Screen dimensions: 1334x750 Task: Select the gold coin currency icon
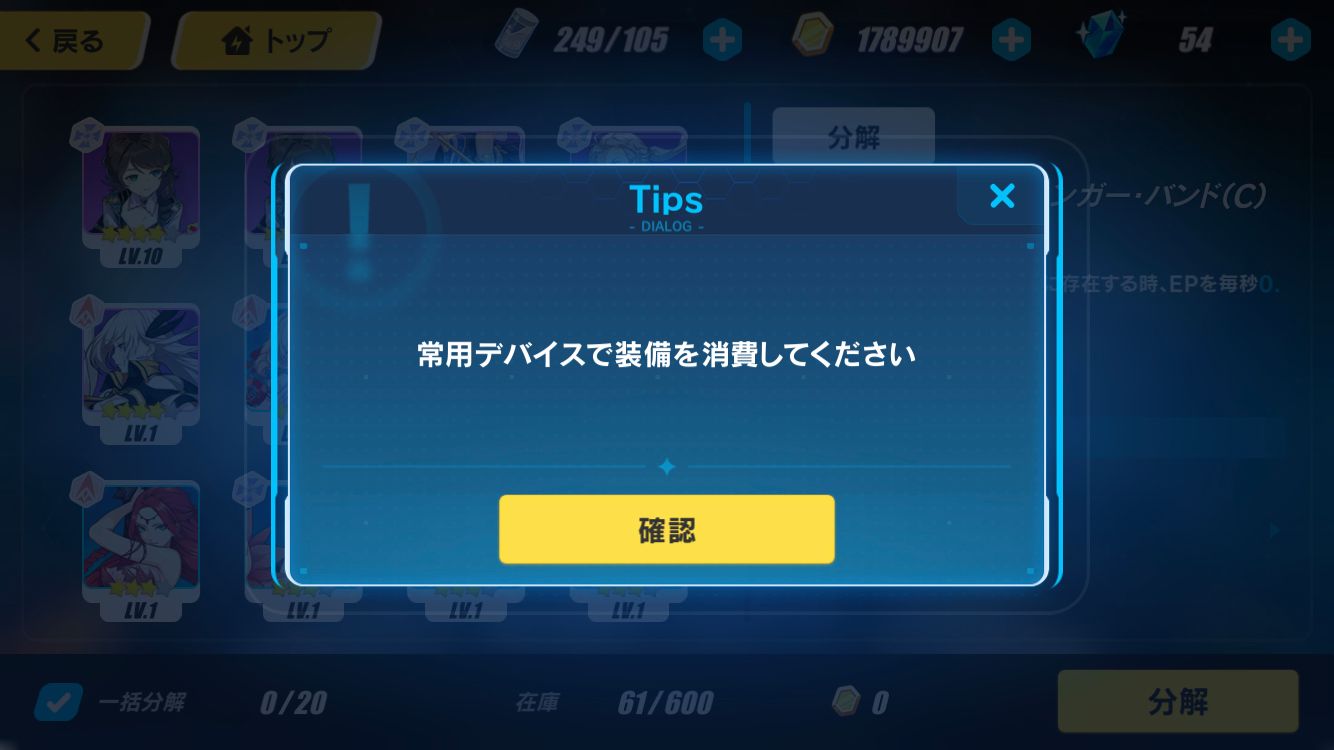(814, 40)
